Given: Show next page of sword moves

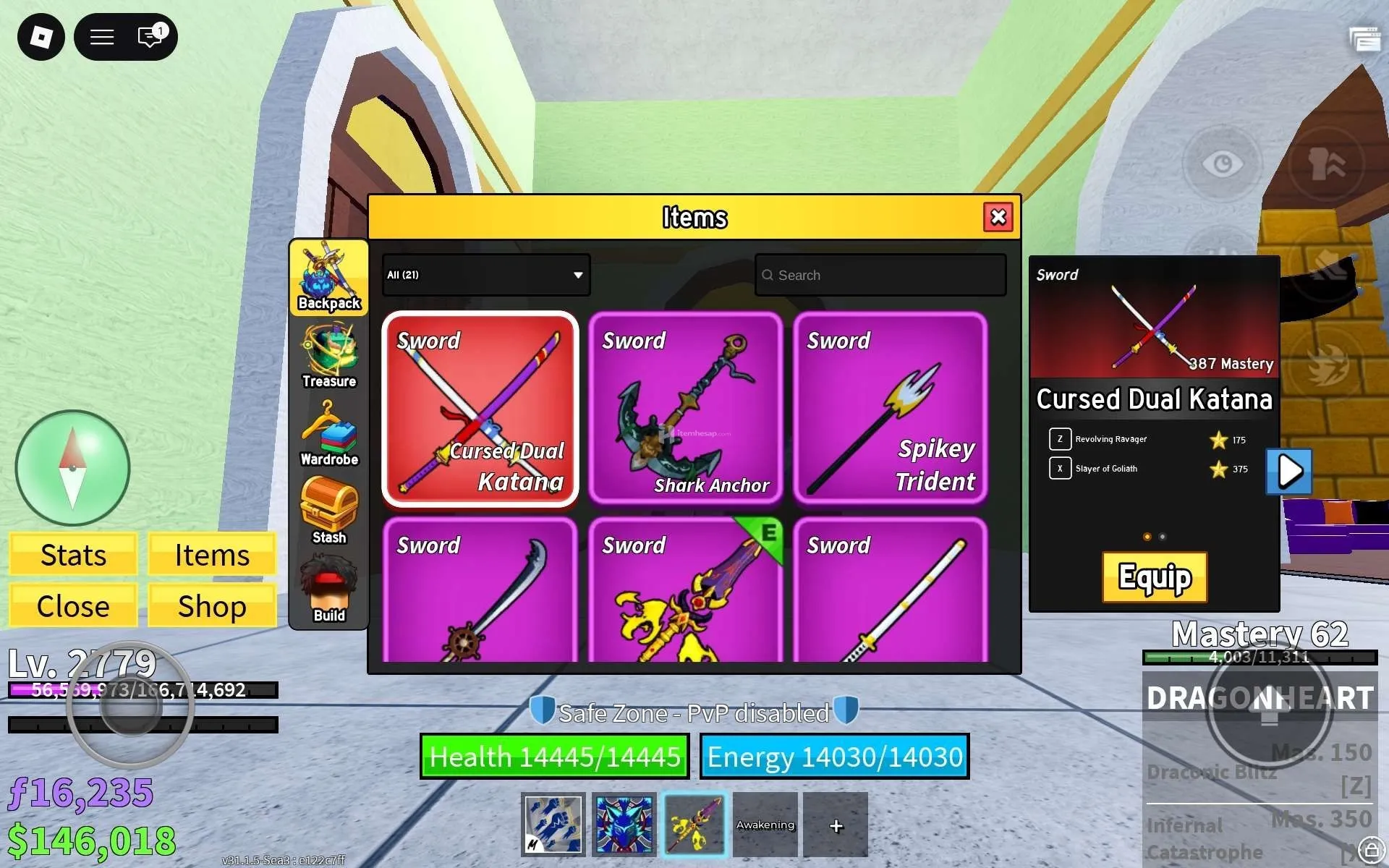Looking at the screenshot, I should (x=1289, y=472).
